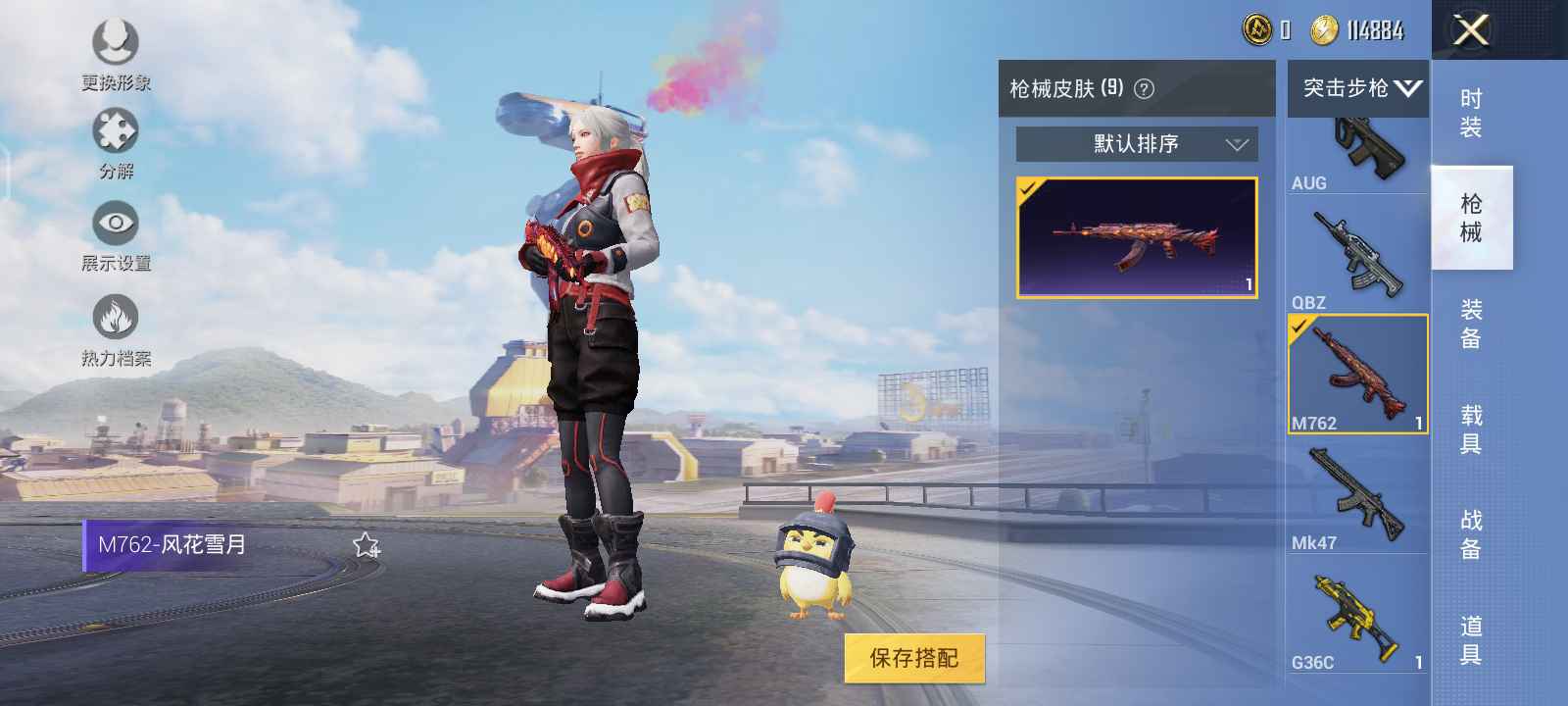Select the Mk47 rifle icon
This screenshot has height=706, width=1568.
click(1357, 495)
